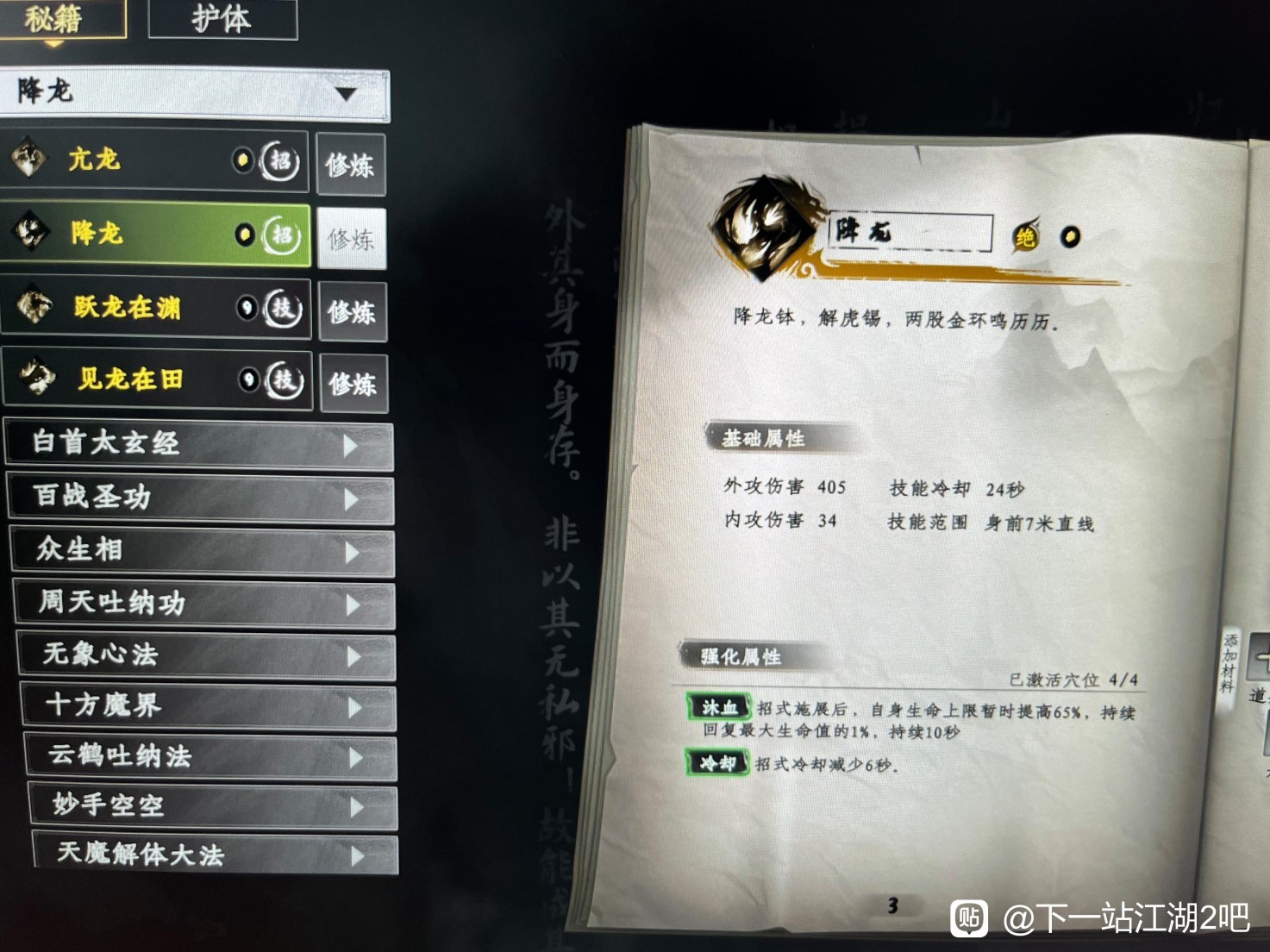Click the 修炼 button beside 亢龙
This screenshot has height=952, width=1270.
(352, 165)
